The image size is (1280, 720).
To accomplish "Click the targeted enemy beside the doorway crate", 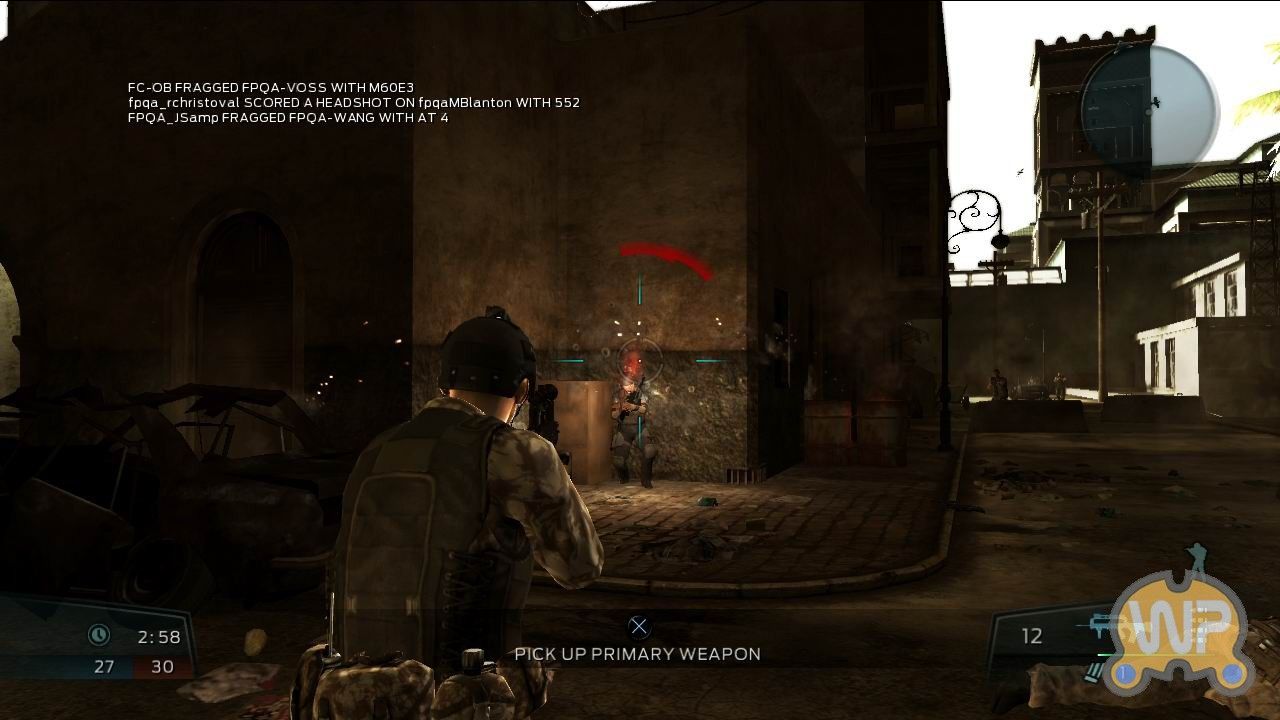I will pyautogui.click(x=632, y=420).
